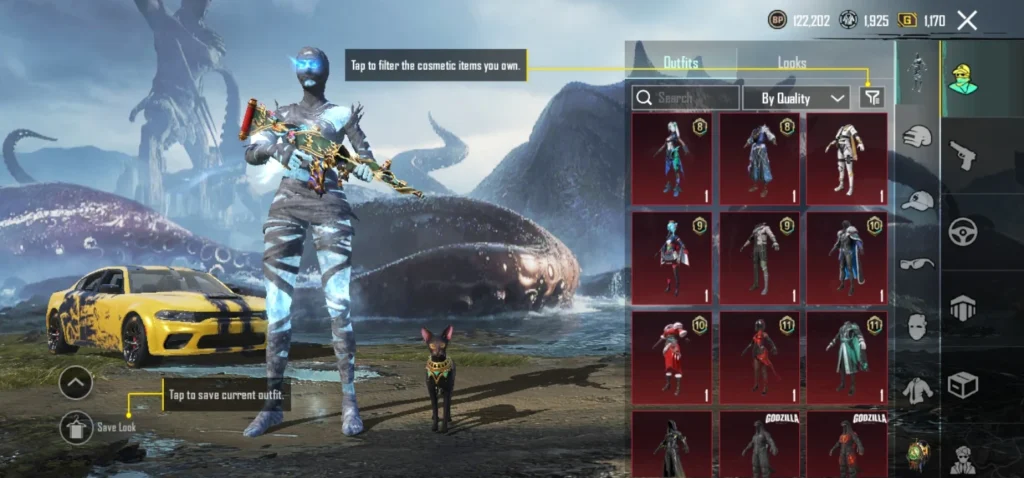
Task: Open the crate box section
Action: pos(963,384)
